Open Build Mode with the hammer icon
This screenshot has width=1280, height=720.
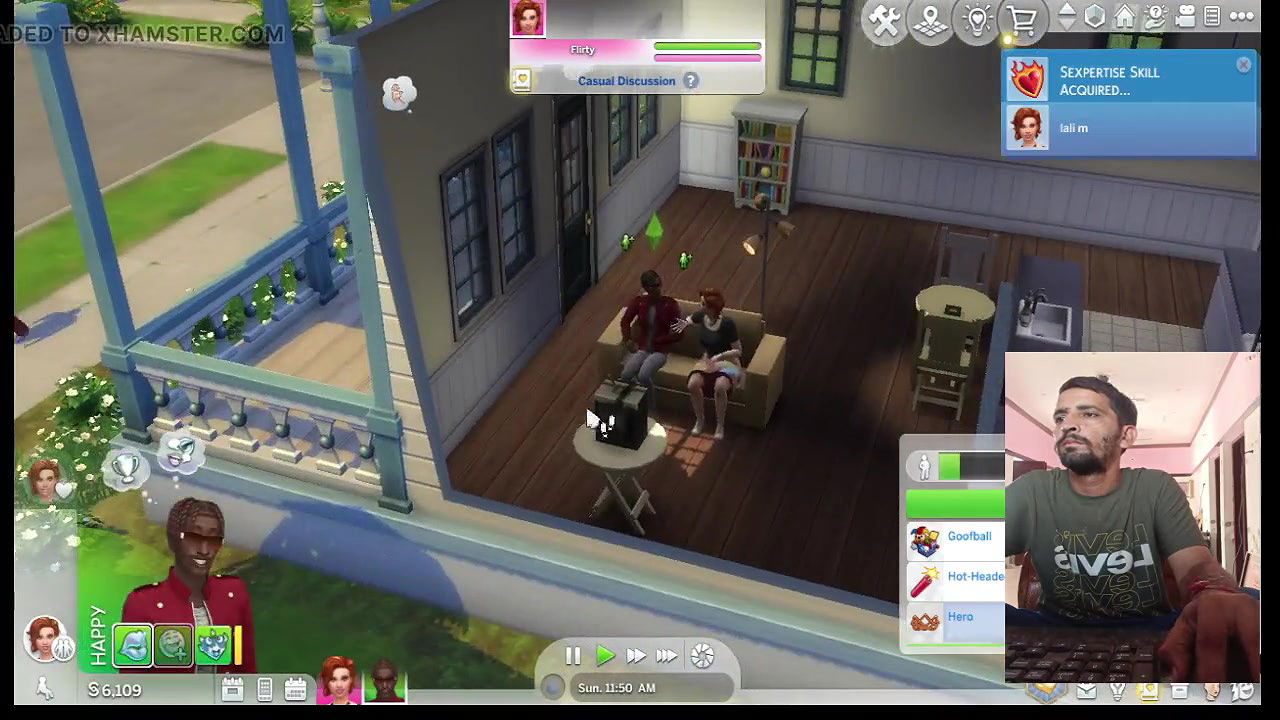(885, 20)
